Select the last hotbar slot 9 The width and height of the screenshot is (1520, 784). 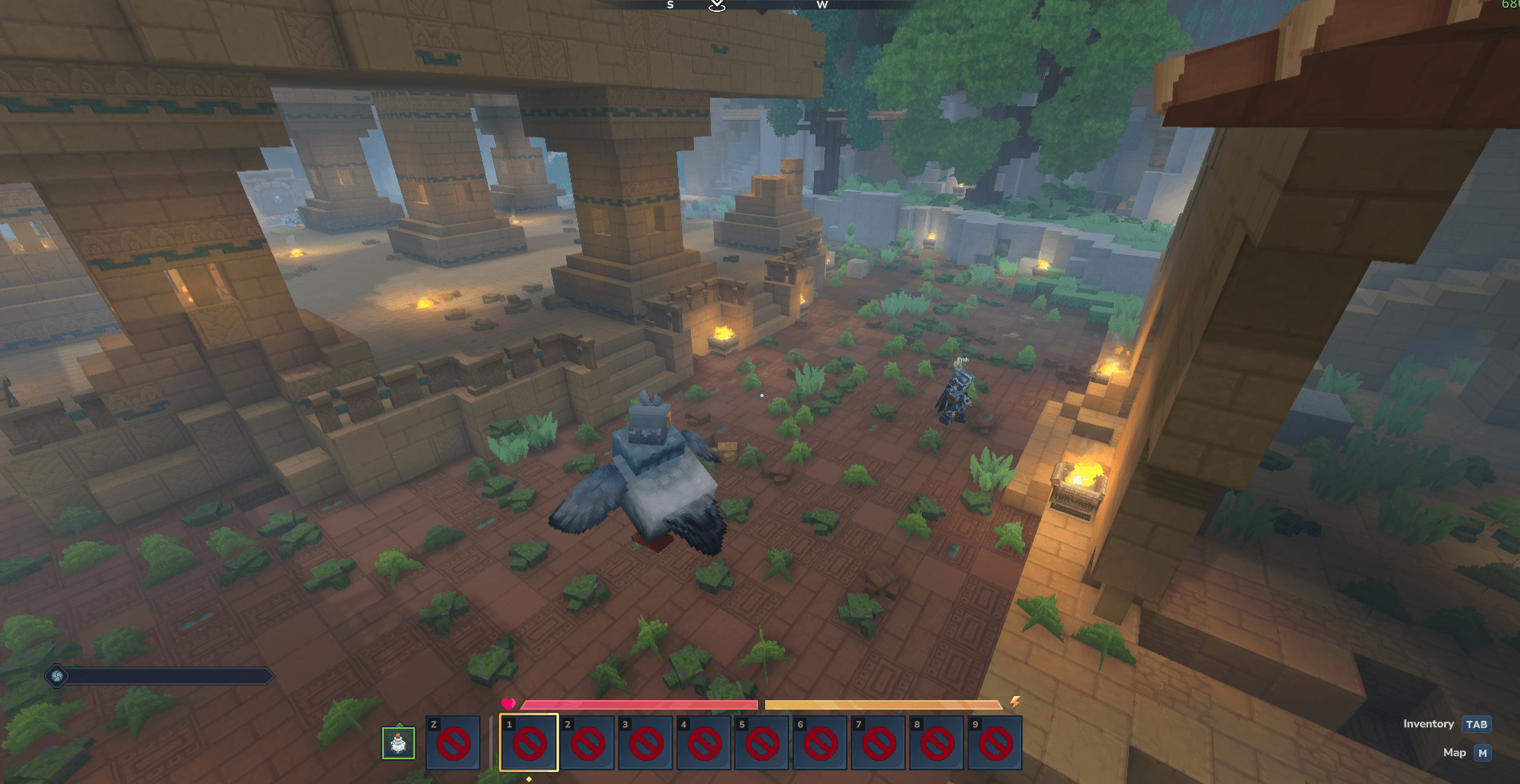(x=995, y=743)
